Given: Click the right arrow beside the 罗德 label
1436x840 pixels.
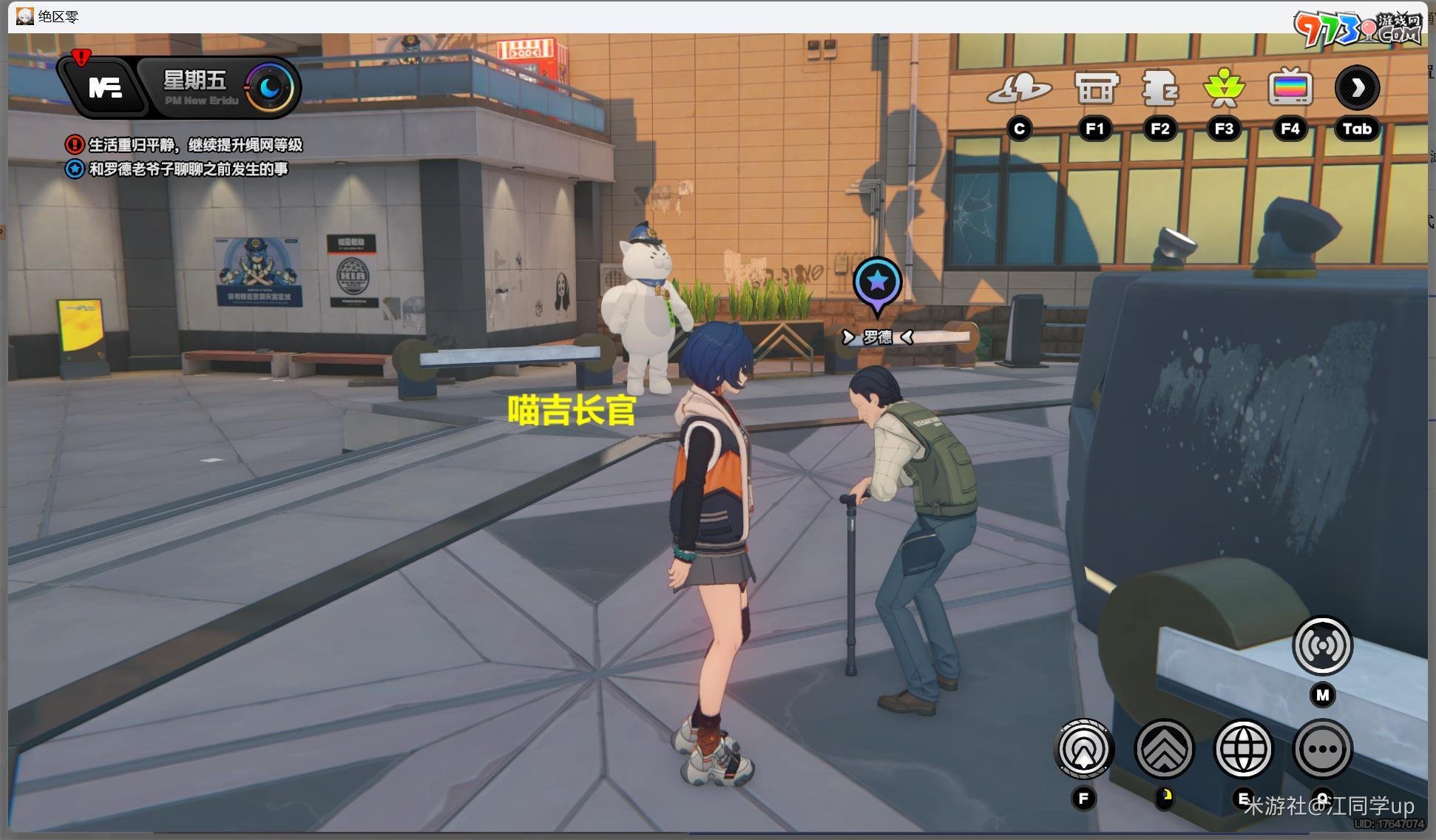Looking at the screenshot, I should pos(907,336).
